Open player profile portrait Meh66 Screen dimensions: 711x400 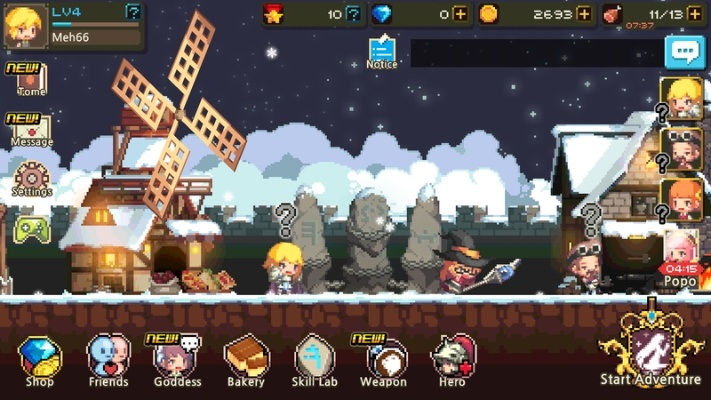click(23, 25)
